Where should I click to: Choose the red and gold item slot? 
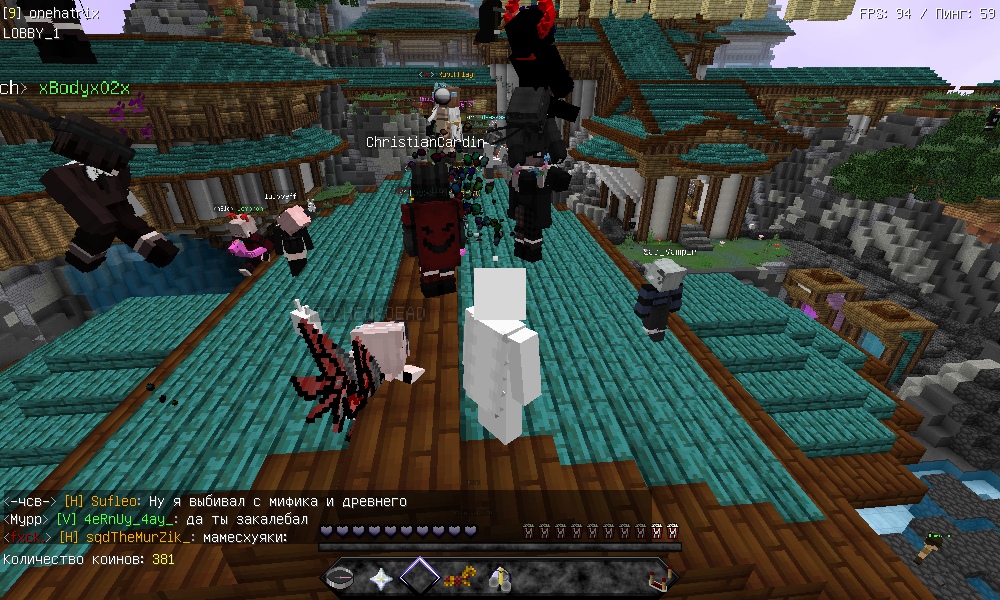point(459,577)
